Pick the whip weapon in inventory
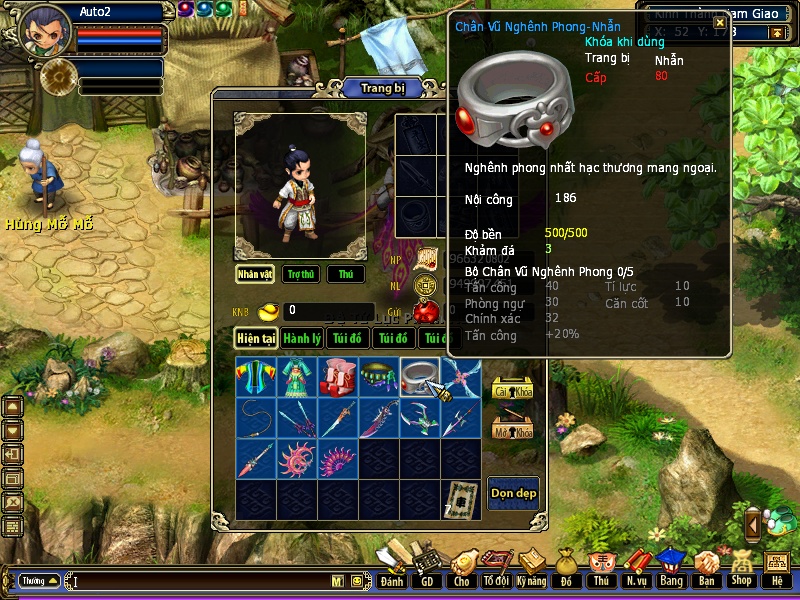Viewport: 800px width, 600px height. 256,417
